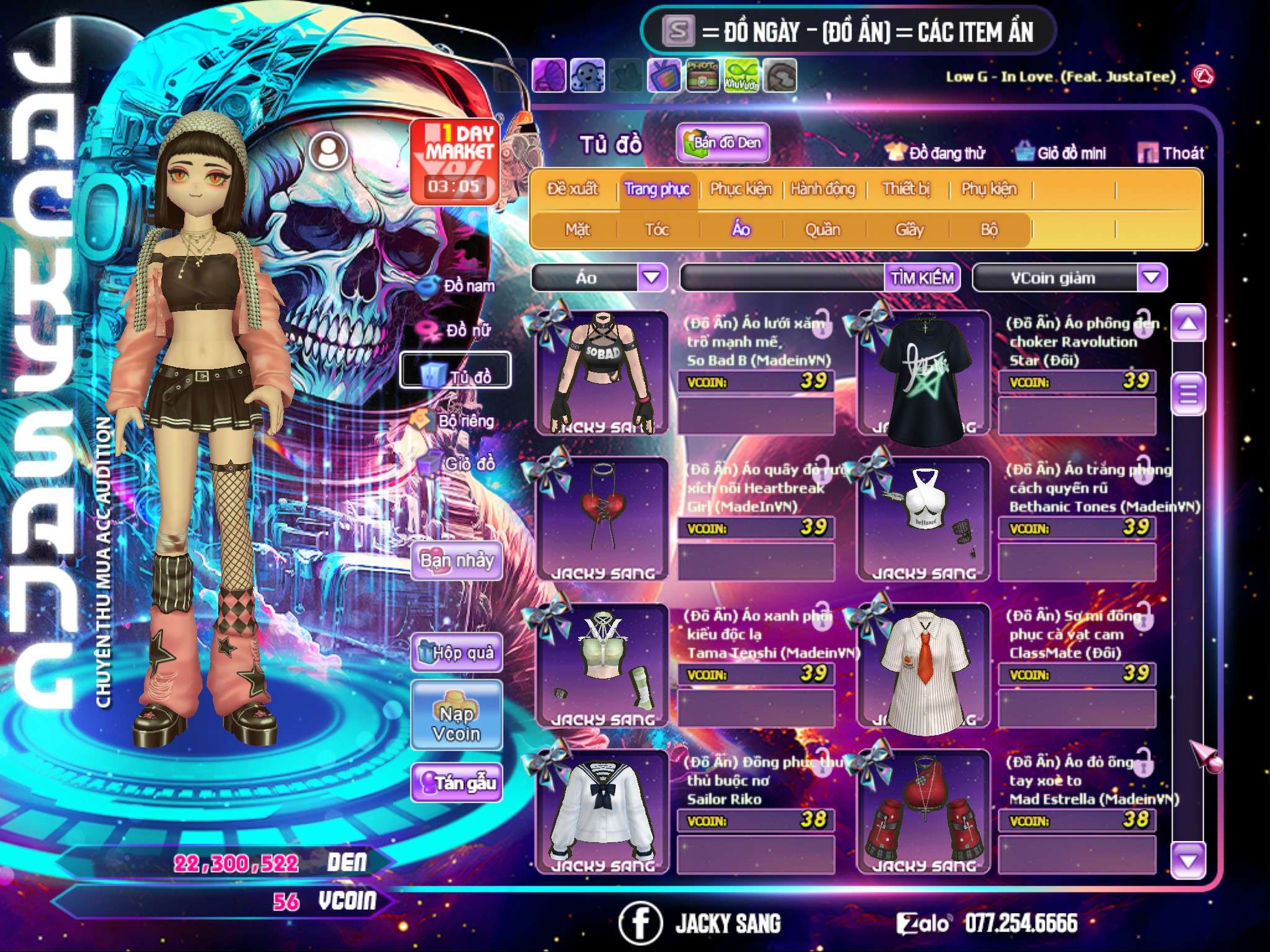Click the TÌM KIẾM search button
This screenshot has width=1270, height=952.
(921, 278)
